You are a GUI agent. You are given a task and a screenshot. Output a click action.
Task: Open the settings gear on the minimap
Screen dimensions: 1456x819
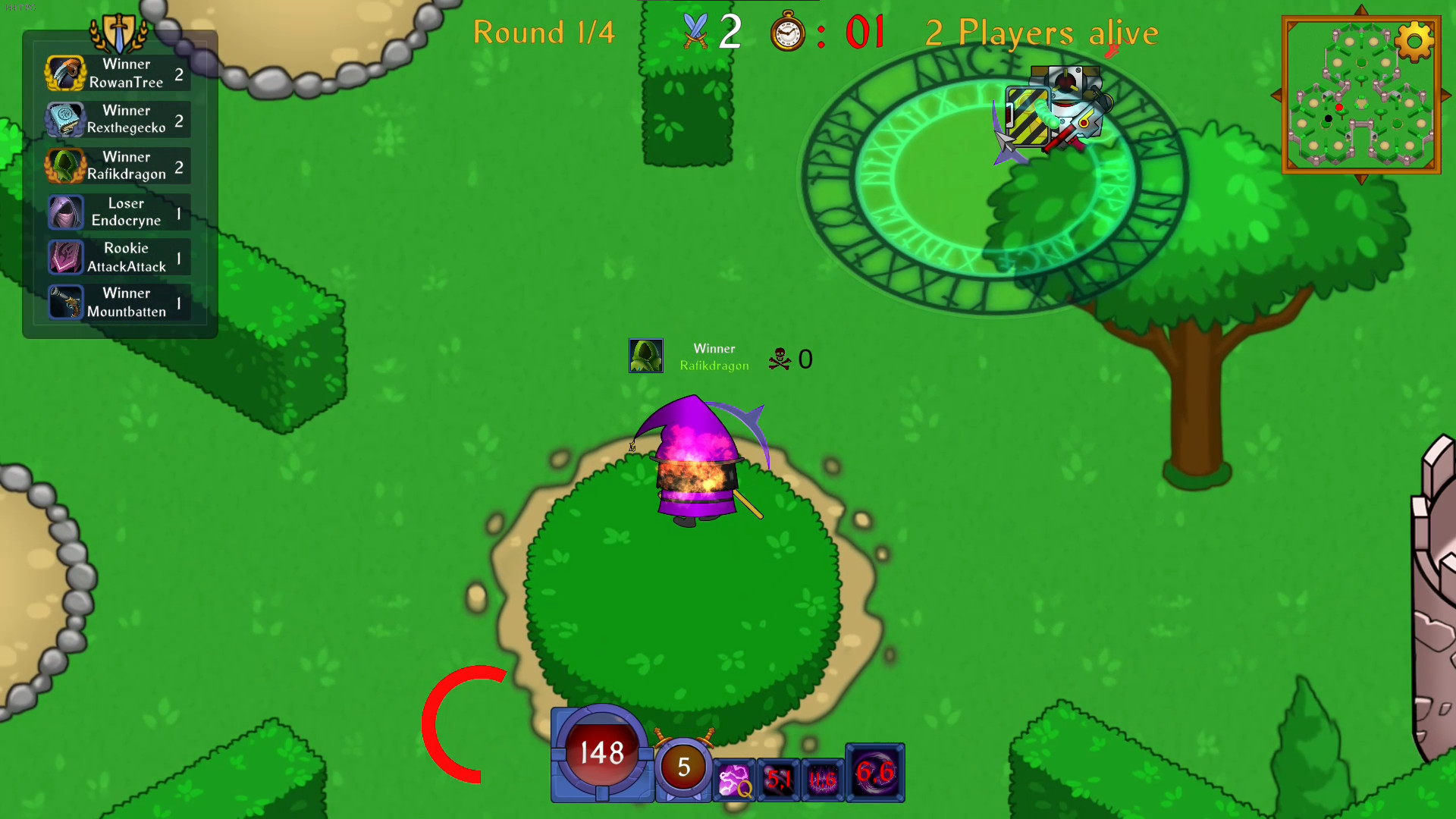[1414, 42]
